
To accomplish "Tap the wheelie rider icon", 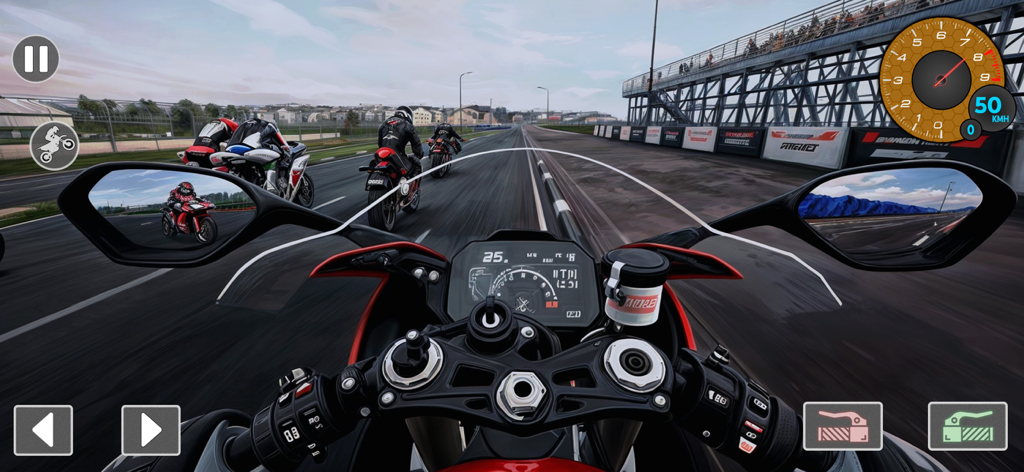I will [54, 146].
